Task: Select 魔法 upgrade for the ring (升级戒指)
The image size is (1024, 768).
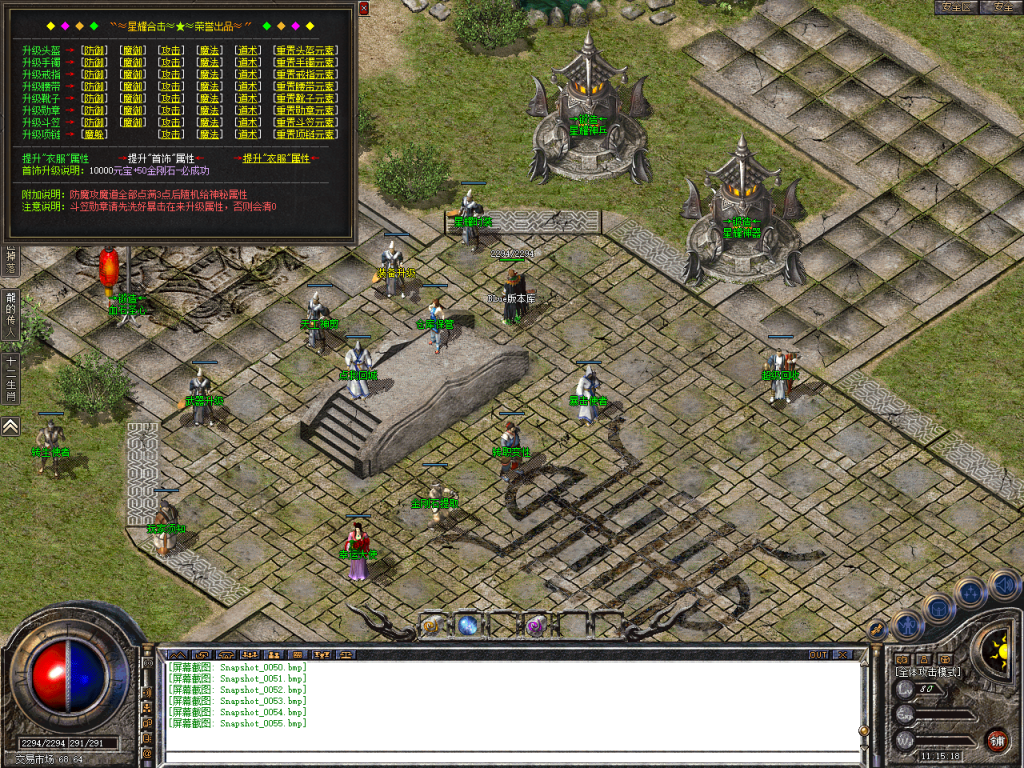Action: [209, 74]
